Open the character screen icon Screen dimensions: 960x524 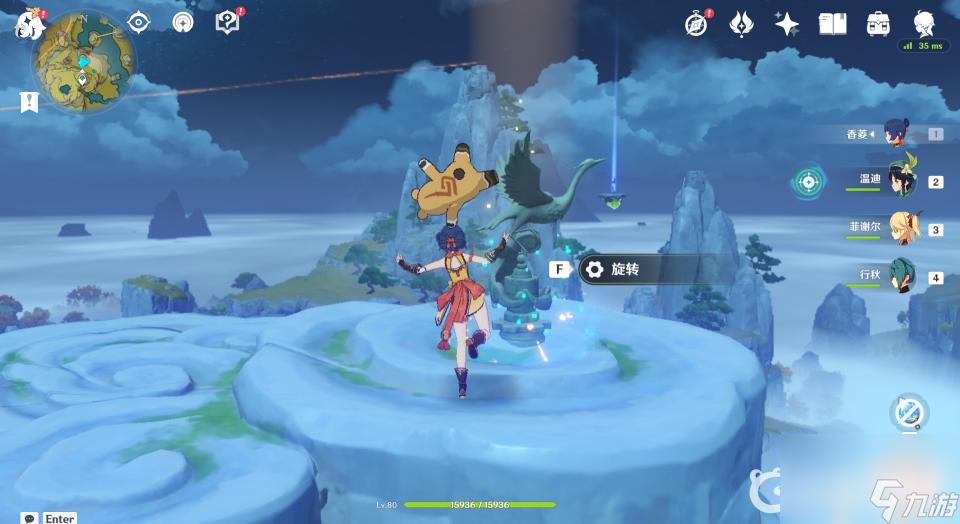pos(925,23)
